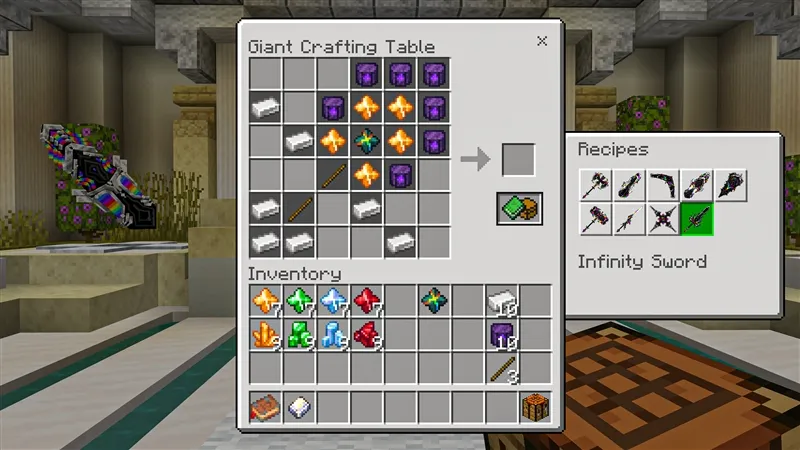Grab the blue star gem stack
This screenshot has width=800, height=450.
coord(333,301)
